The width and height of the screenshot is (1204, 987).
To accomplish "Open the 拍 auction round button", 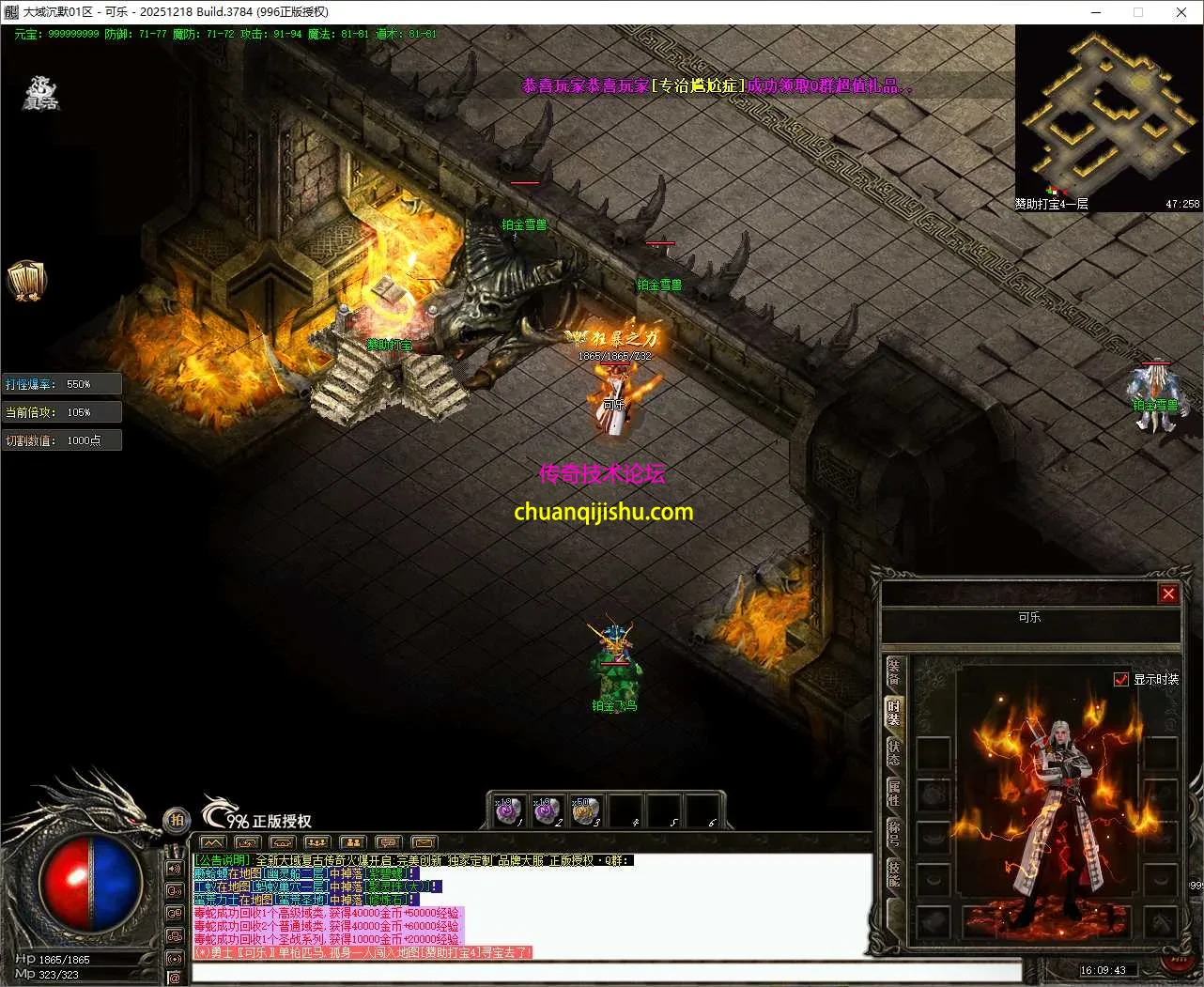I will pos(176,820).
